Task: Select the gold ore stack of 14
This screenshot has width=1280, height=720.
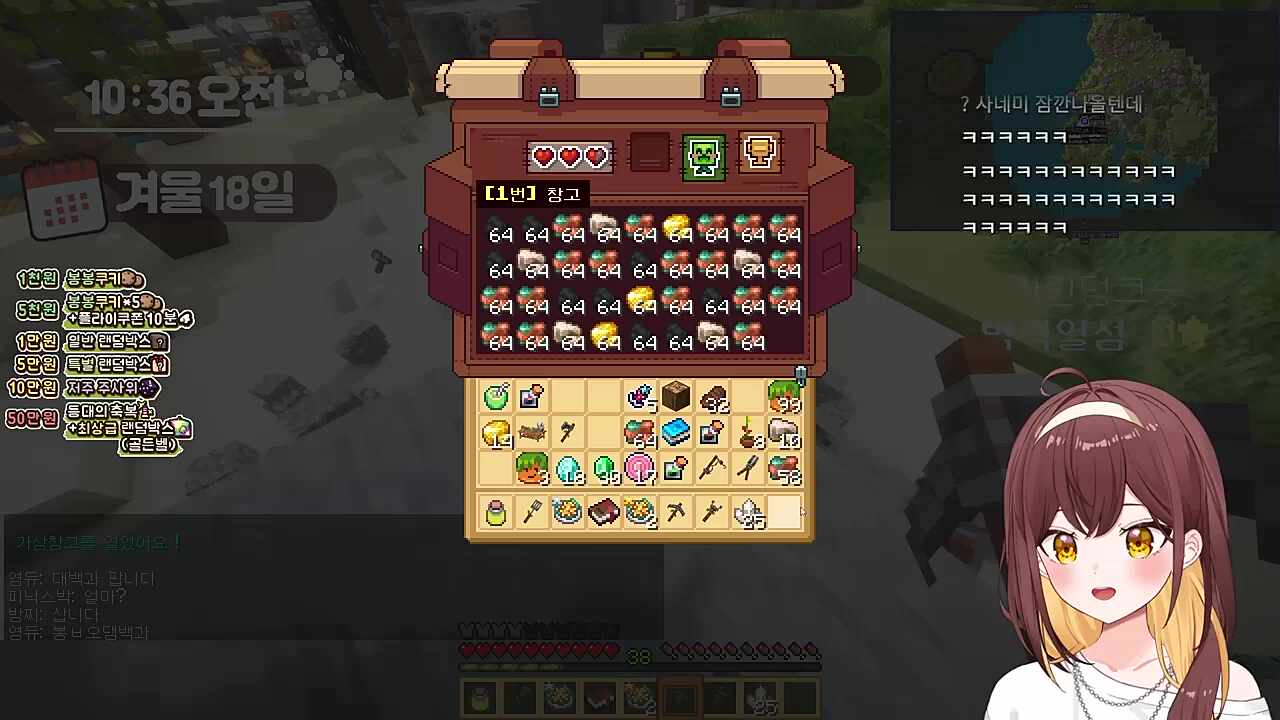Action: (496, 433)
